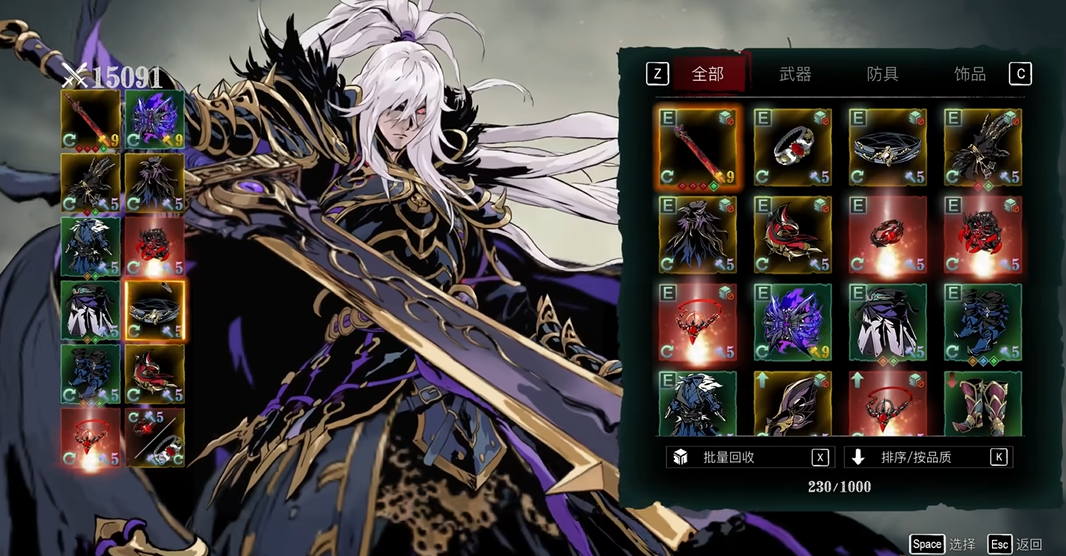Click the highlighted belt in the equipped panel
The height and width of the screenshot is (556, 1066).
(154, 310)
